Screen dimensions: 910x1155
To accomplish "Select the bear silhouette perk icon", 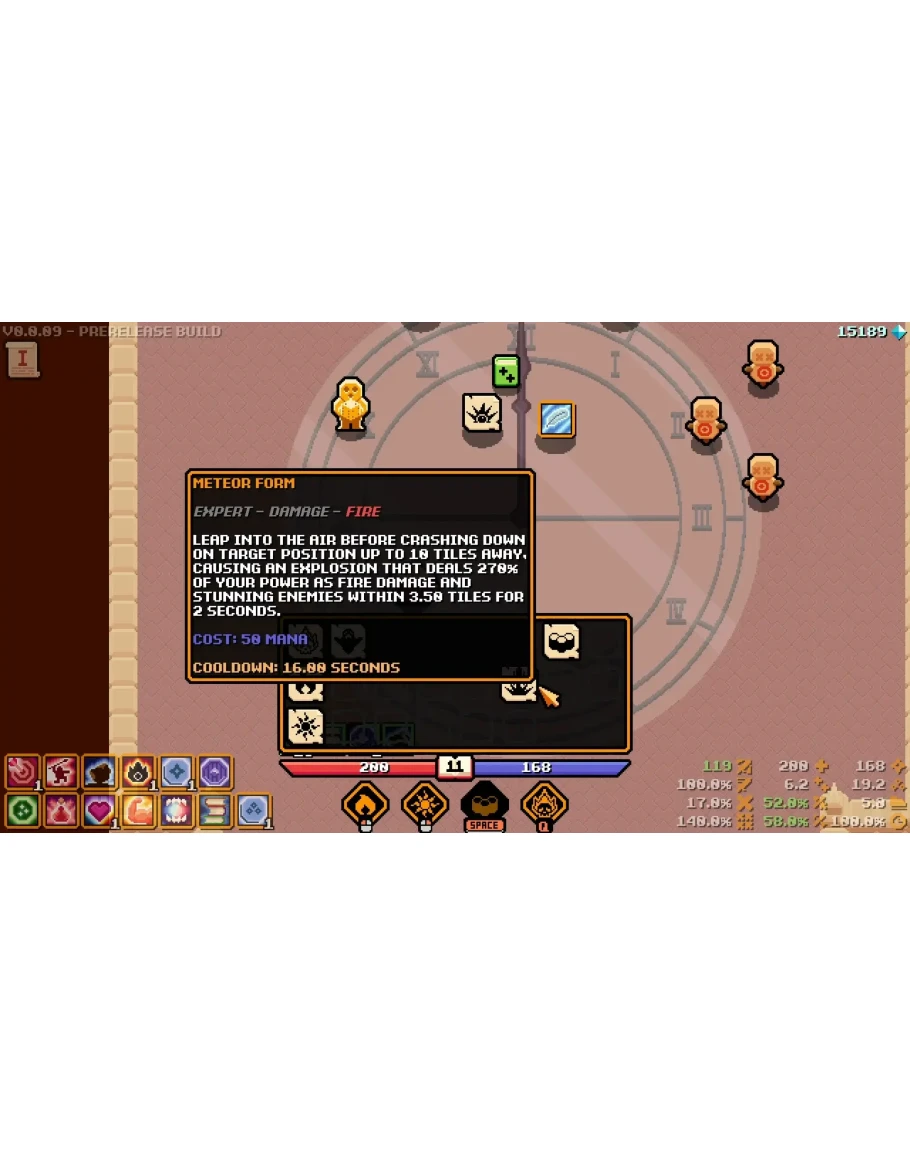I will coord(99,772).
